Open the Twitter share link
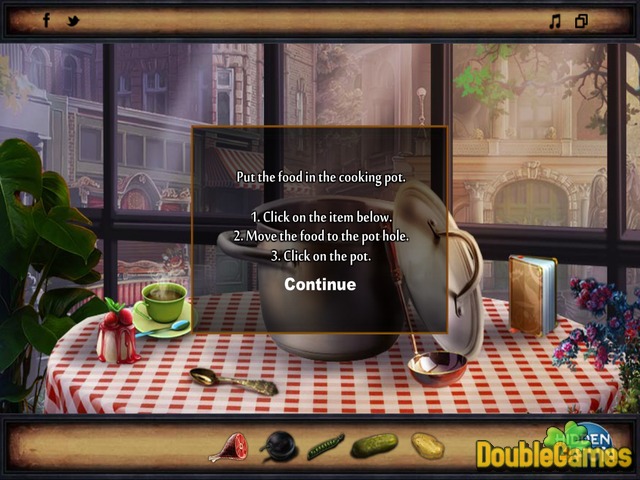Viewport: 640px width, 480px height. [x=72, y=21]
